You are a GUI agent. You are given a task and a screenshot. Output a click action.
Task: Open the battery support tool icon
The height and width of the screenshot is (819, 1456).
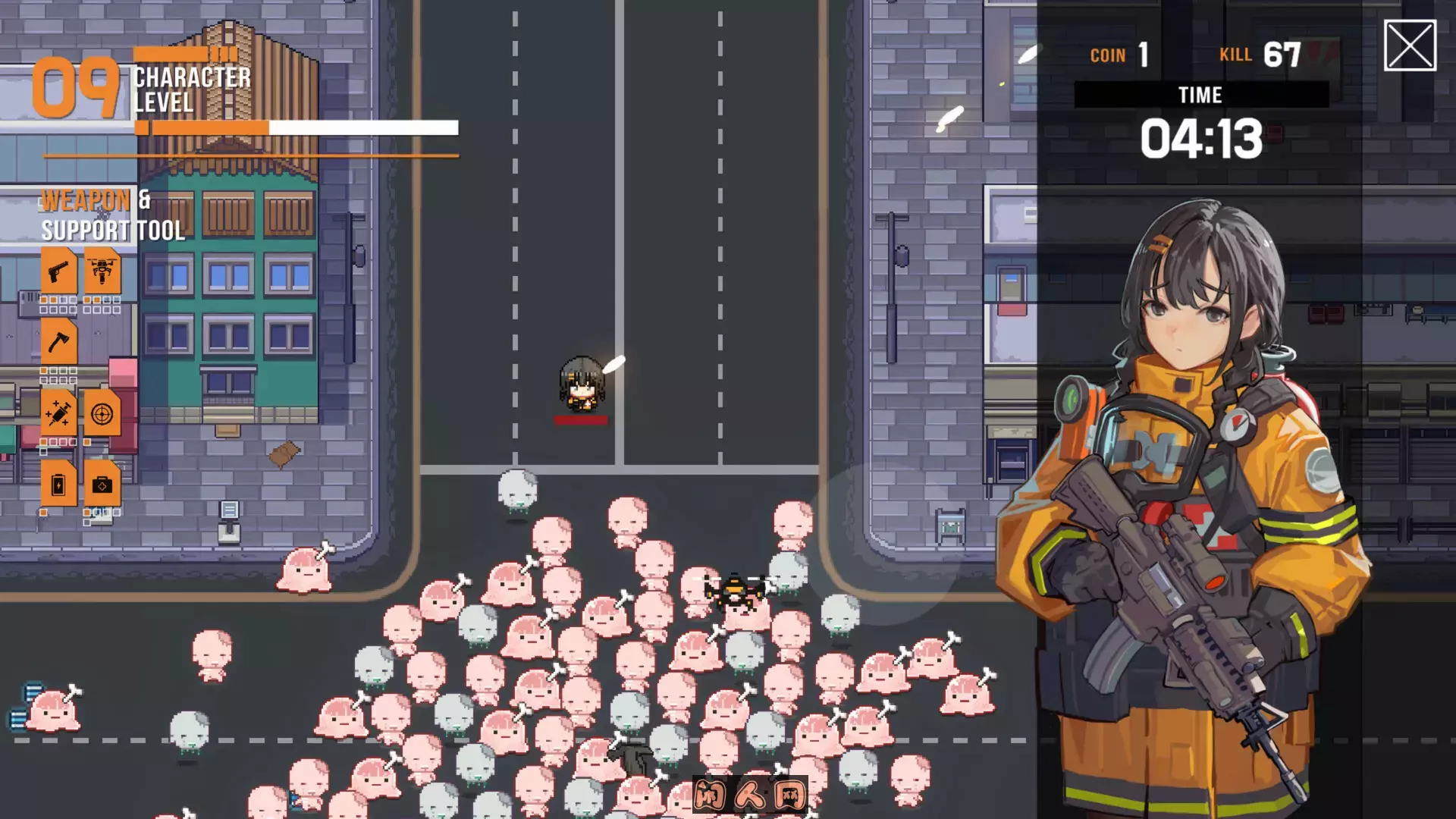pyautogui.click(x=58, y=484)
